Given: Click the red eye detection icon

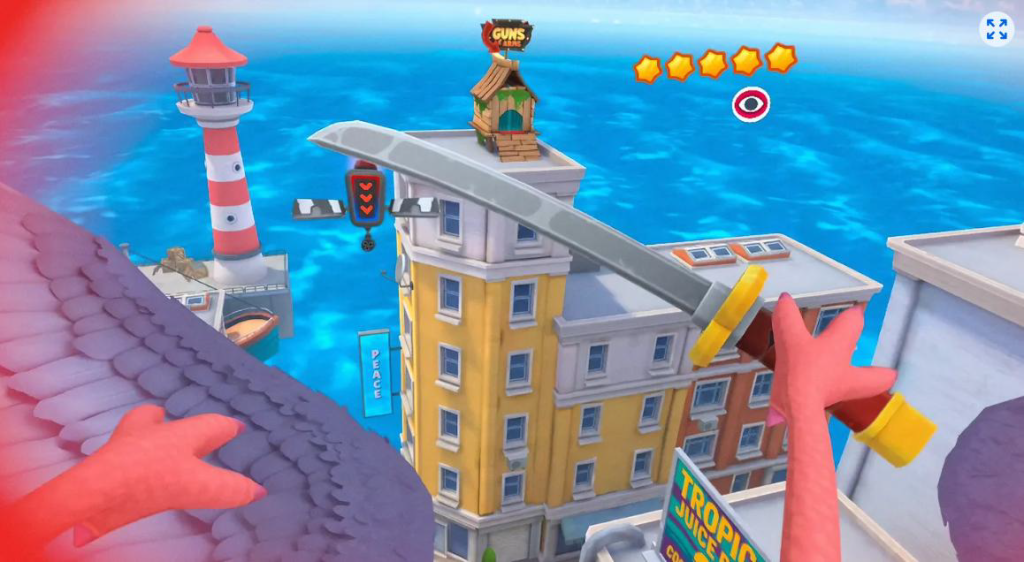Looking at the screenshot, I should pyautogui.click(x=751, y=104).
